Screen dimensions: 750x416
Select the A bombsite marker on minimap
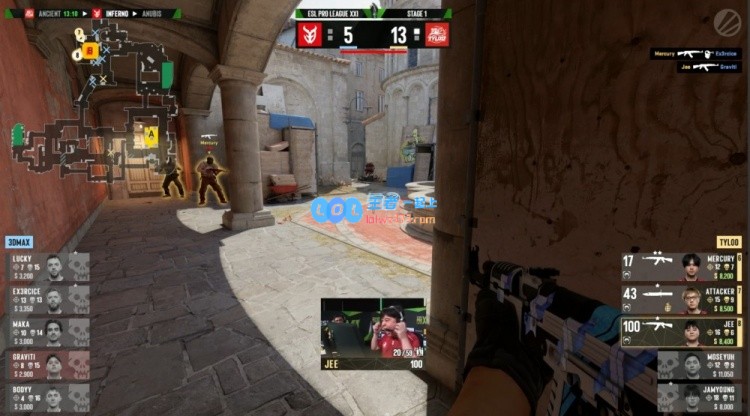151,133
